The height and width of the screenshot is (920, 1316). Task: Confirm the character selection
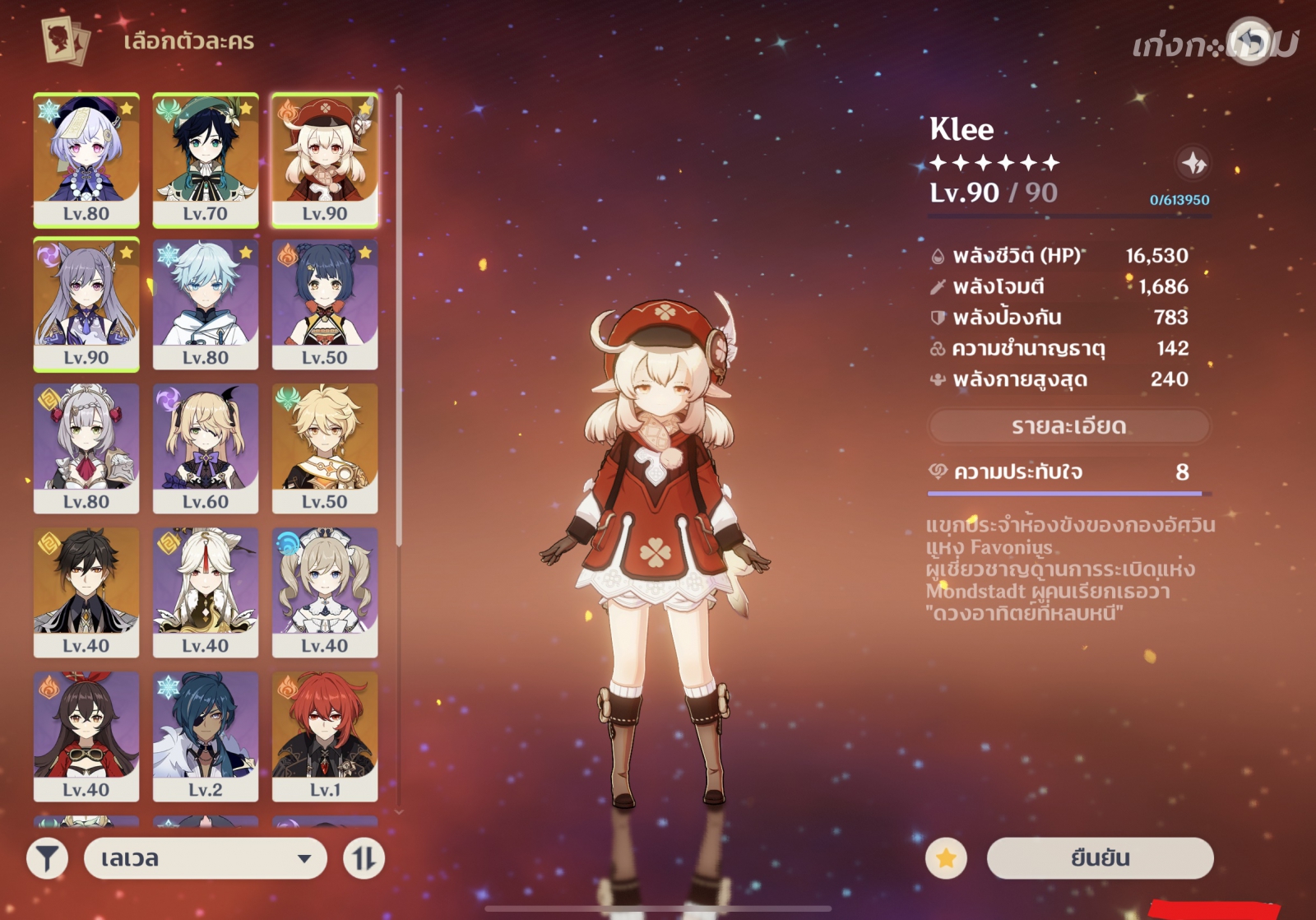1100,858
